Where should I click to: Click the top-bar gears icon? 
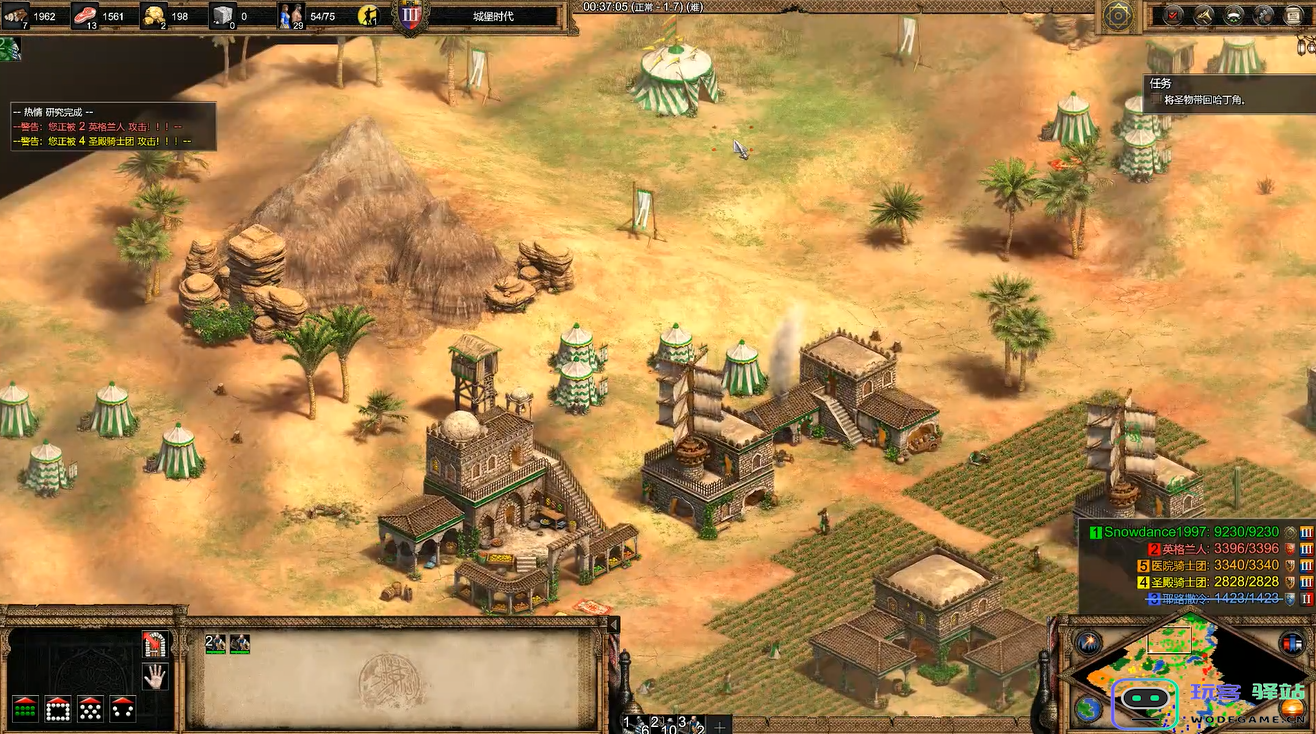coord(1264,15)
